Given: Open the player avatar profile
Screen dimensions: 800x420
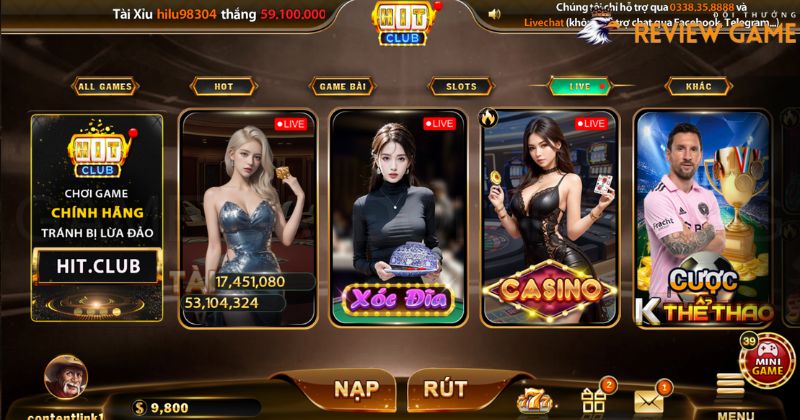Looking at the screenshot, I should click(66, 382).
